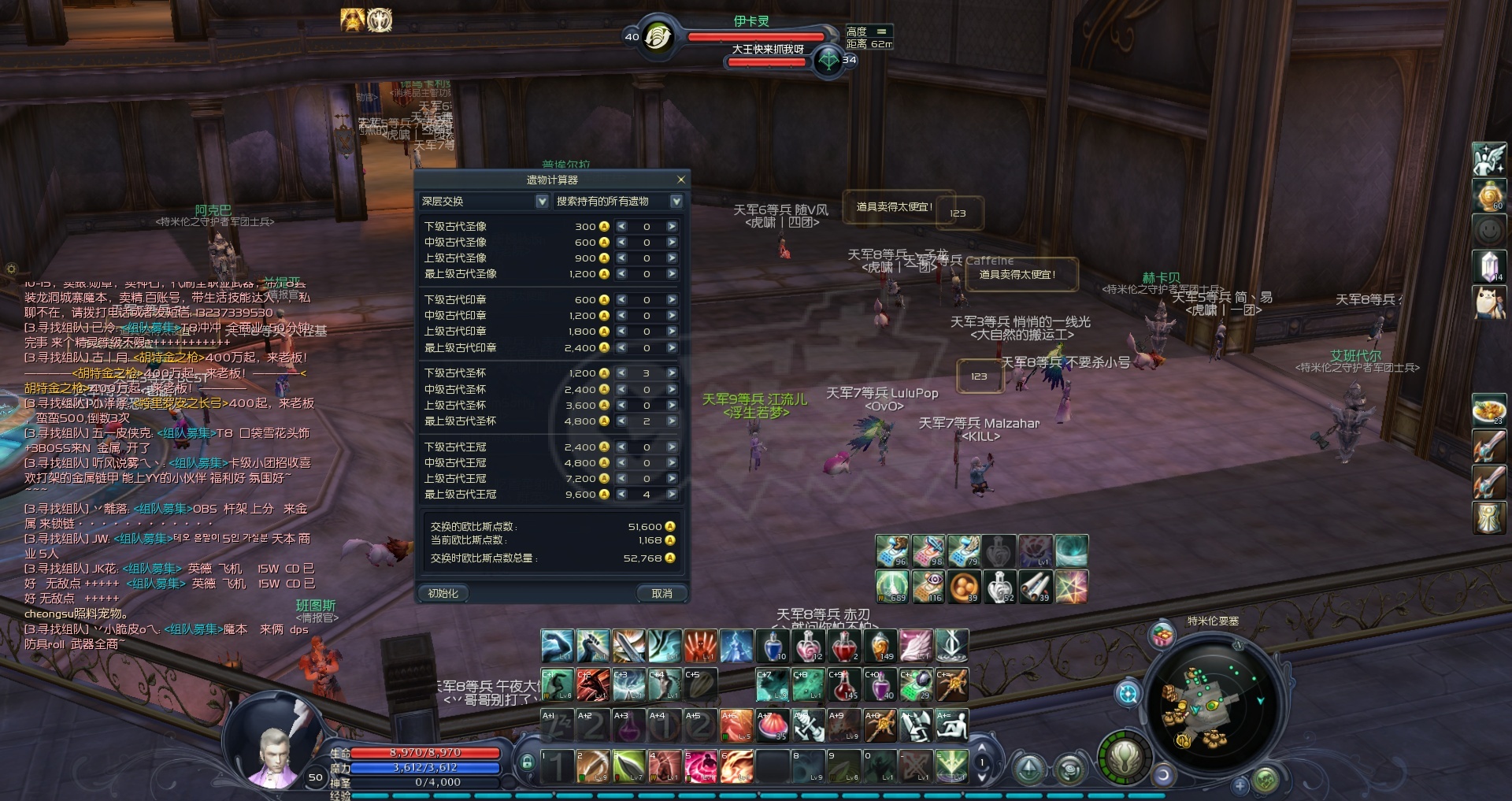The image size is (1512, 801).
Task: Open the gift box icon beside minimap
Action: click(1162, 636)
